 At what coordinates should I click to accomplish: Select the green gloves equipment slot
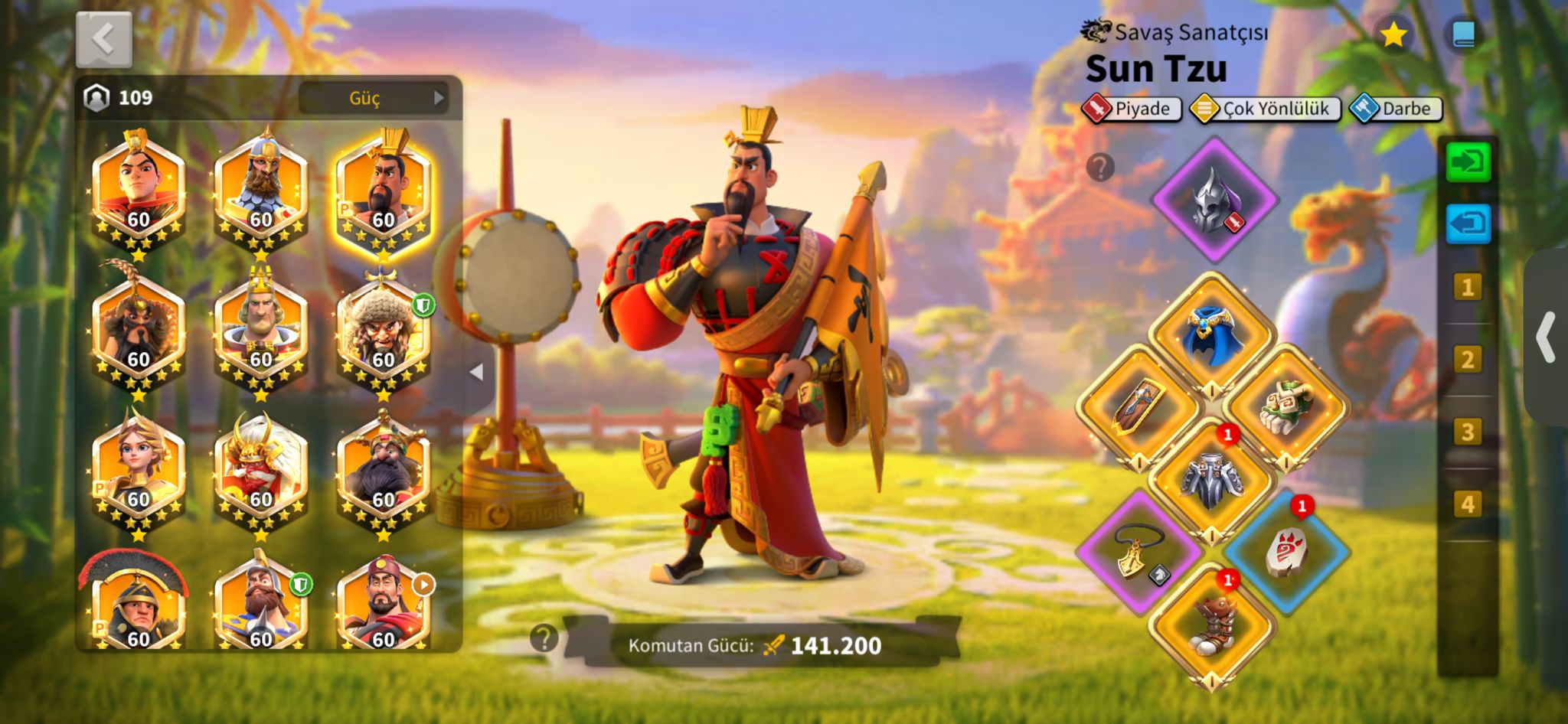pyautogui.click(x=1285, y=406)
